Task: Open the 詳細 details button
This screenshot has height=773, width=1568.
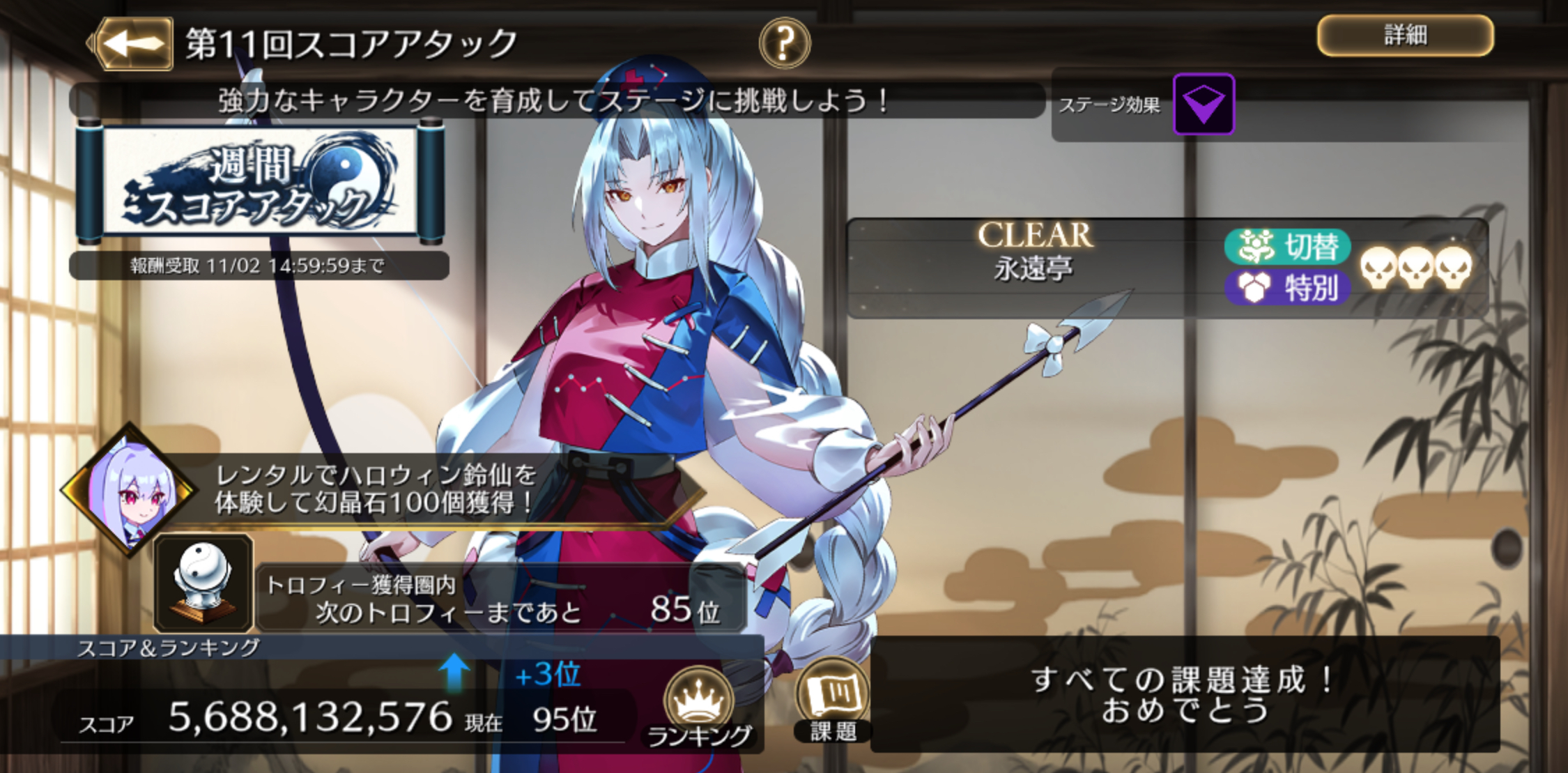Action: 1404,36
